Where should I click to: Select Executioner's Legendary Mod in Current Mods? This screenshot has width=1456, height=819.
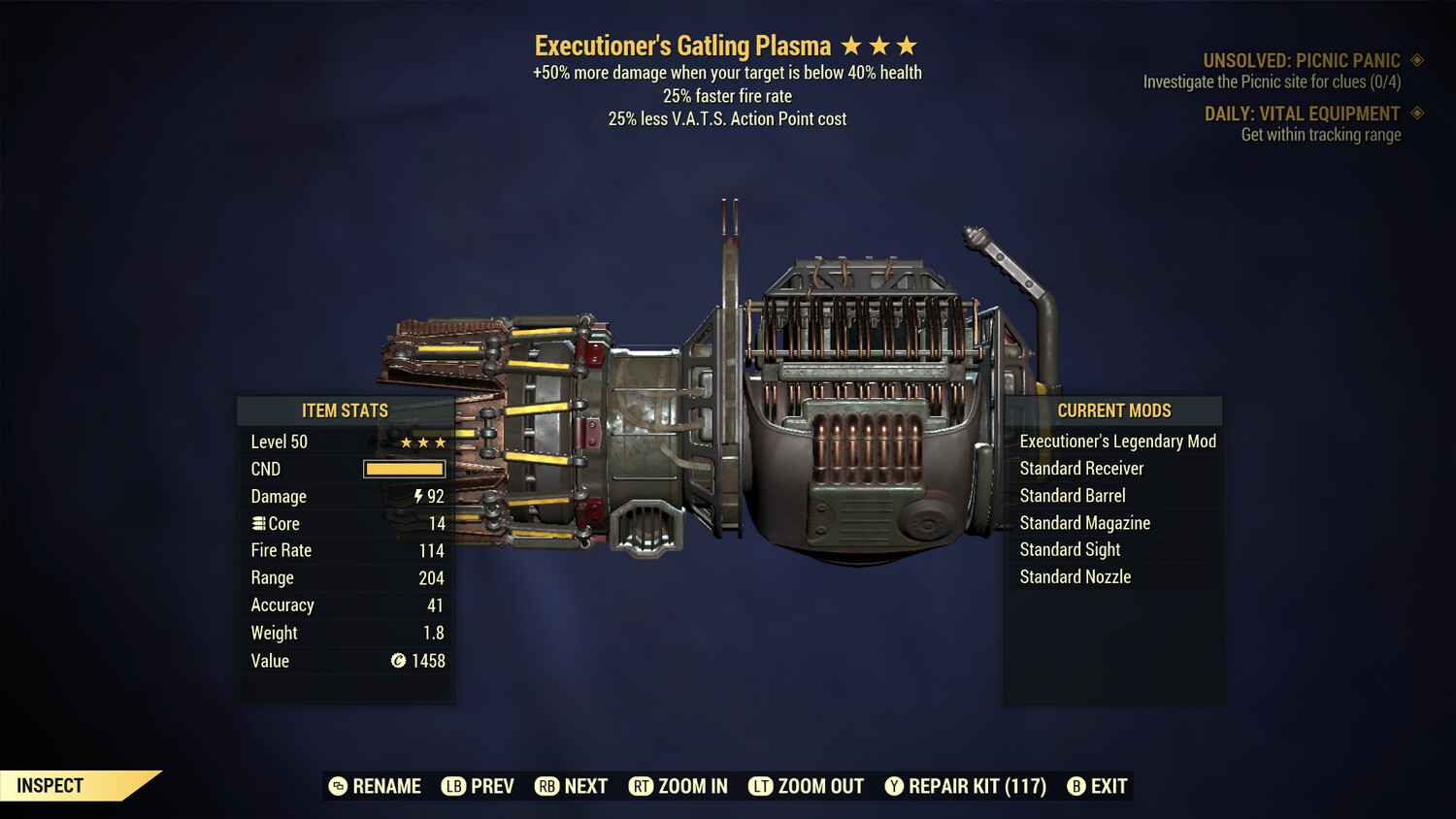[1116, 441]
